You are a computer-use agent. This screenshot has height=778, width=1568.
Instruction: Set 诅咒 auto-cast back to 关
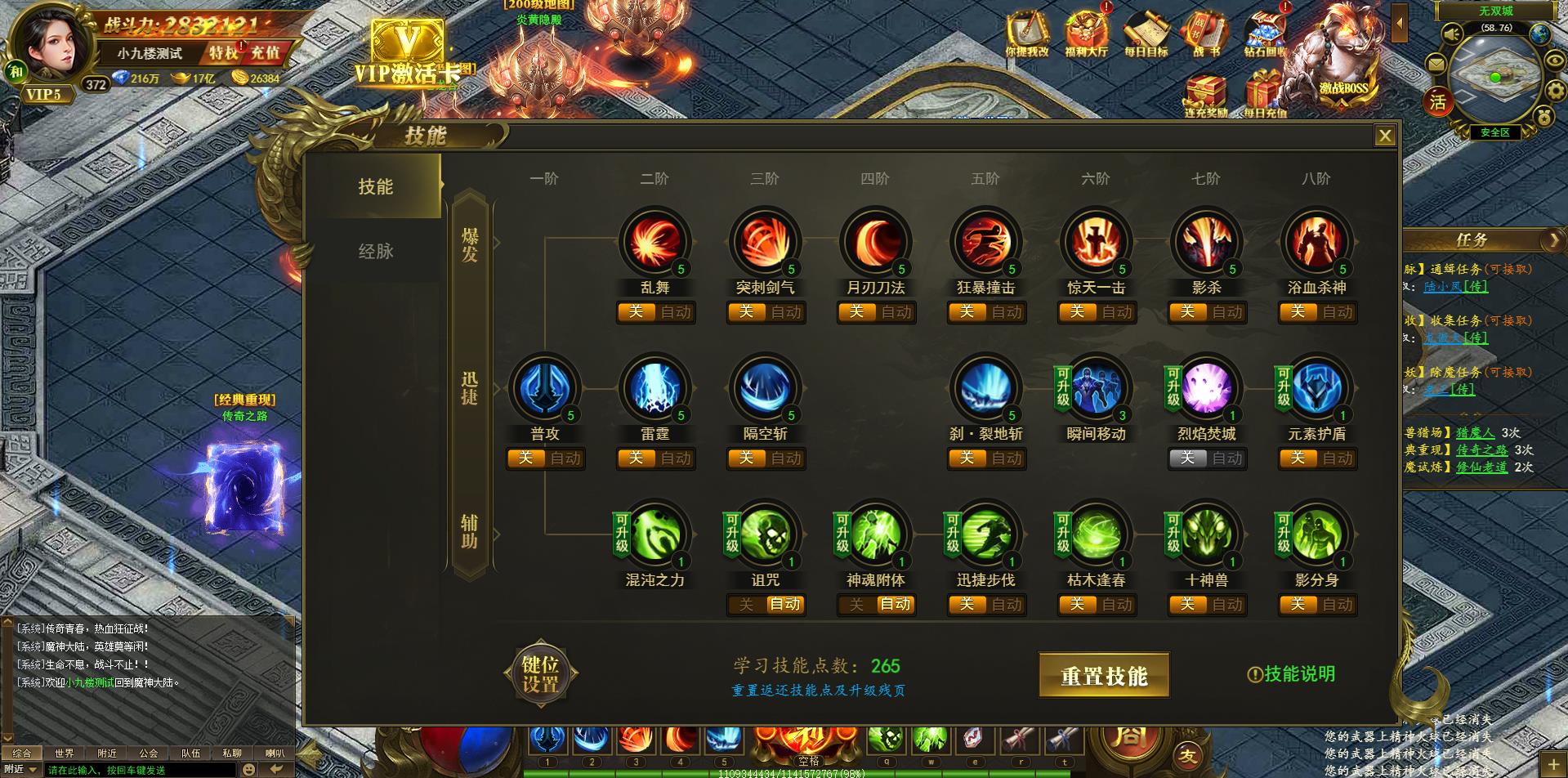pos(745,605)
